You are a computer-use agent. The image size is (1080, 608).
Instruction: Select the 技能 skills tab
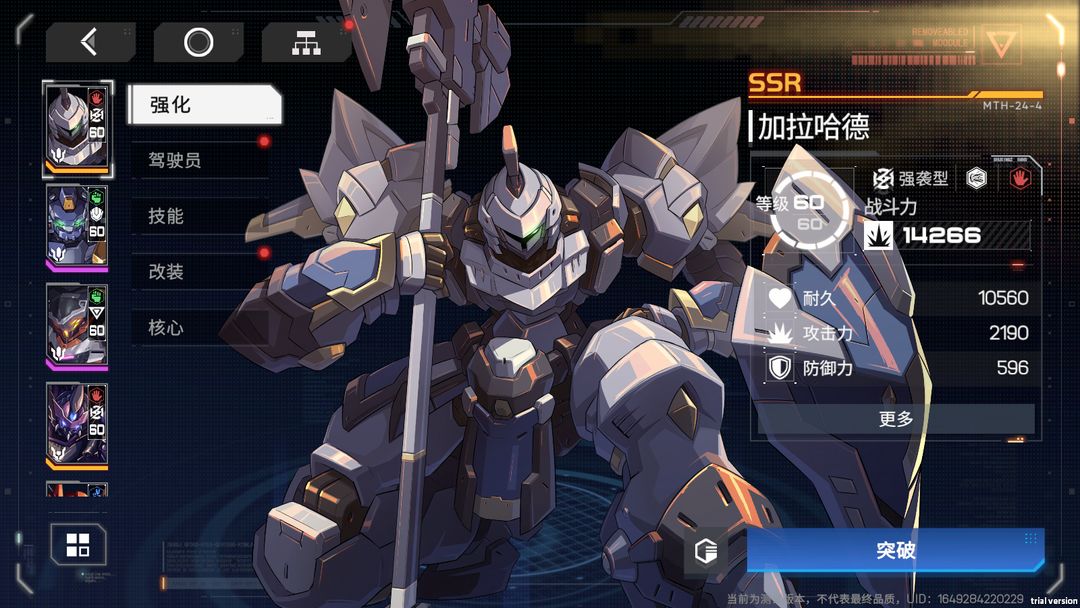click(x=200, y=216)
